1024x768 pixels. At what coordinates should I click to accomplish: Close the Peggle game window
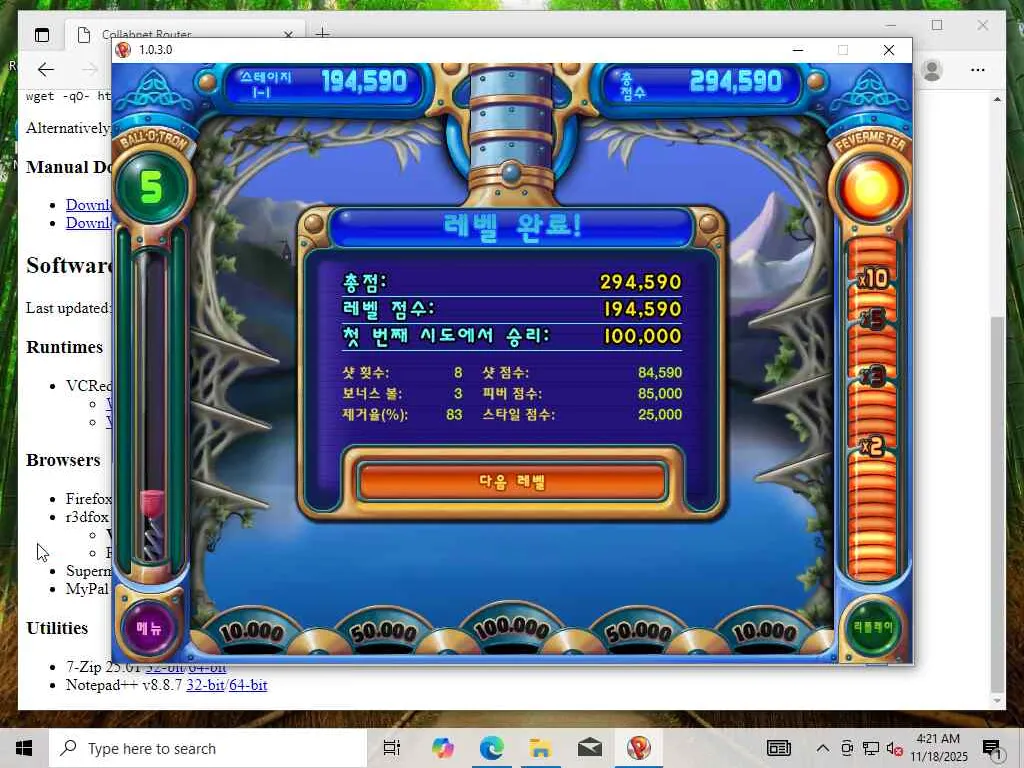[888, 50]
